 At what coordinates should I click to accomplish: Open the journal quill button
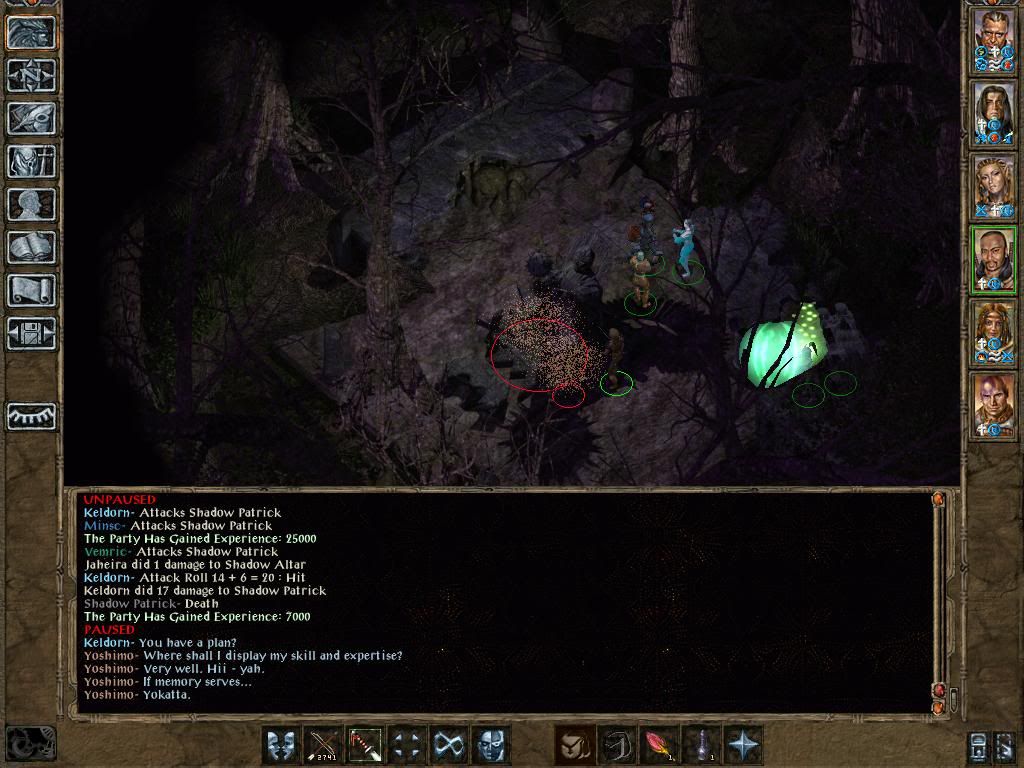point(31,118)
